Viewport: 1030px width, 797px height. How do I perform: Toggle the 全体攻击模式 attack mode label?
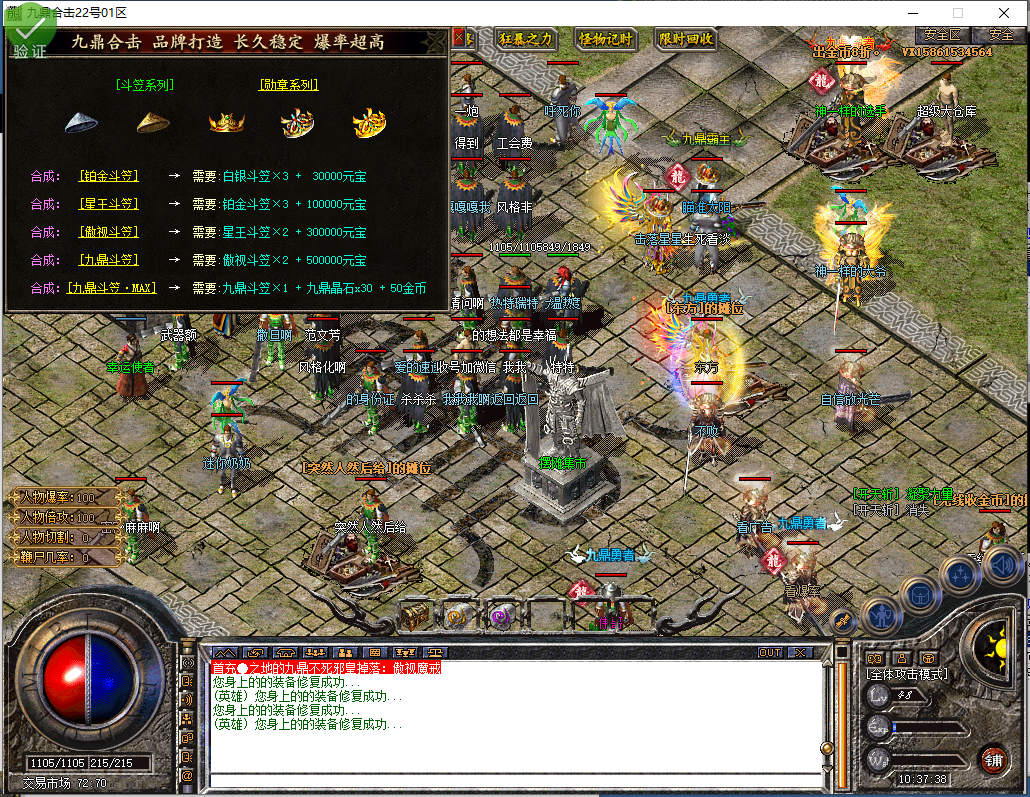pos(908,674)
